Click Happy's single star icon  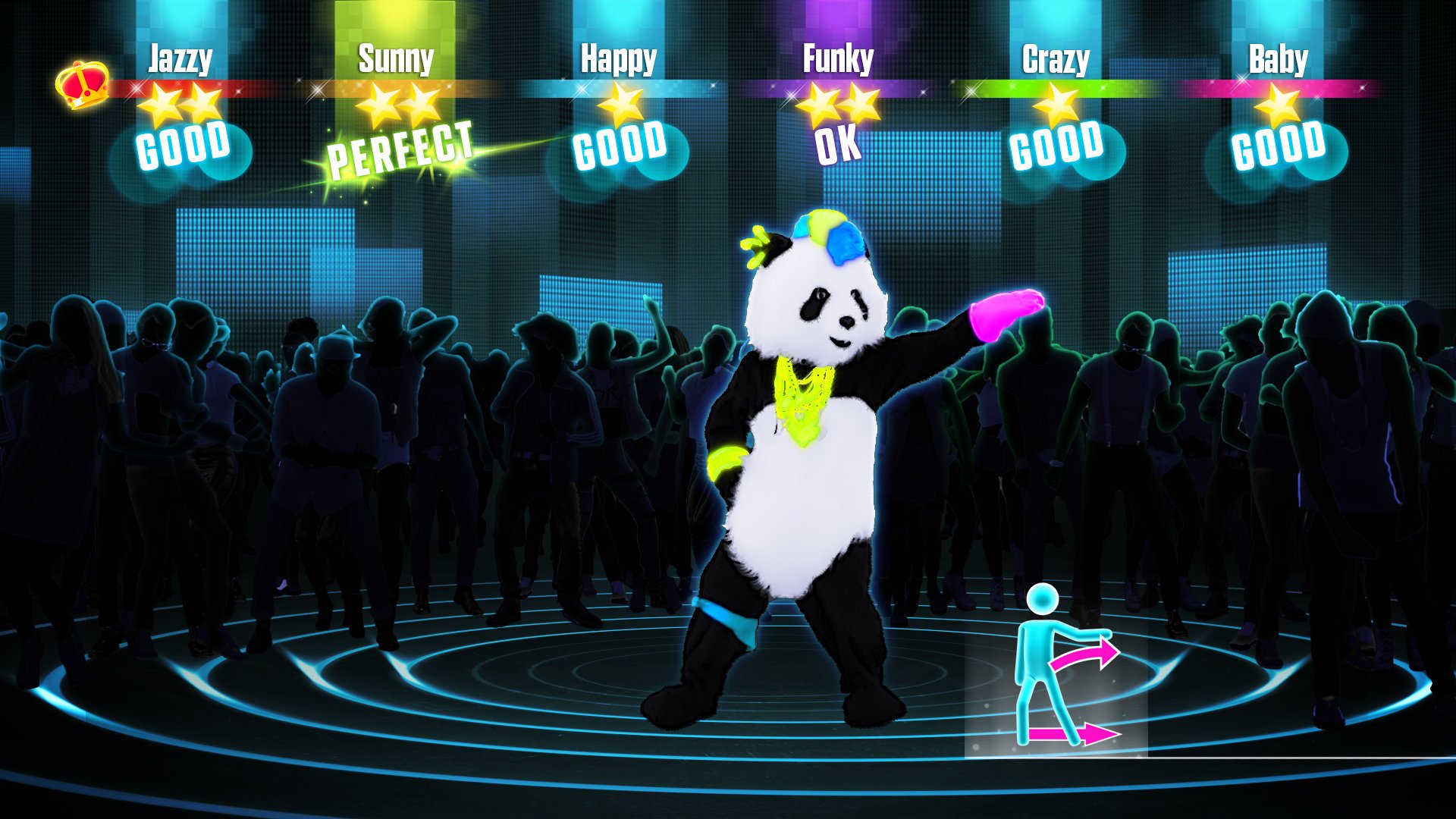(620, 106)
